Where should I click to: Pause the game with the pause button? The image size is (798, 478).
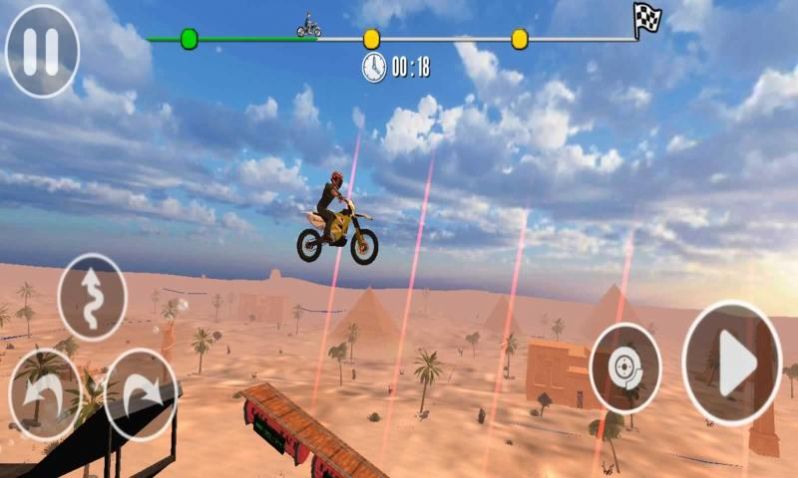tap(42, 50)
